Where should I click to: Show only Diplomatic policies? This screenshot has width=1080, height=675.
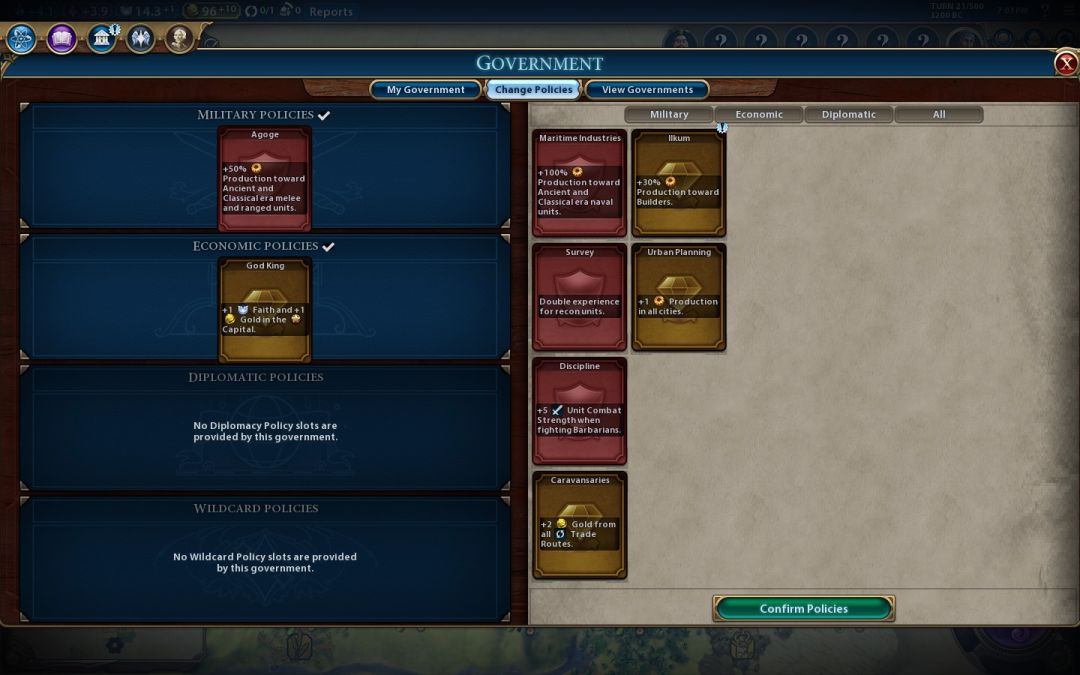pyautogui.click(x=849, y=114)
